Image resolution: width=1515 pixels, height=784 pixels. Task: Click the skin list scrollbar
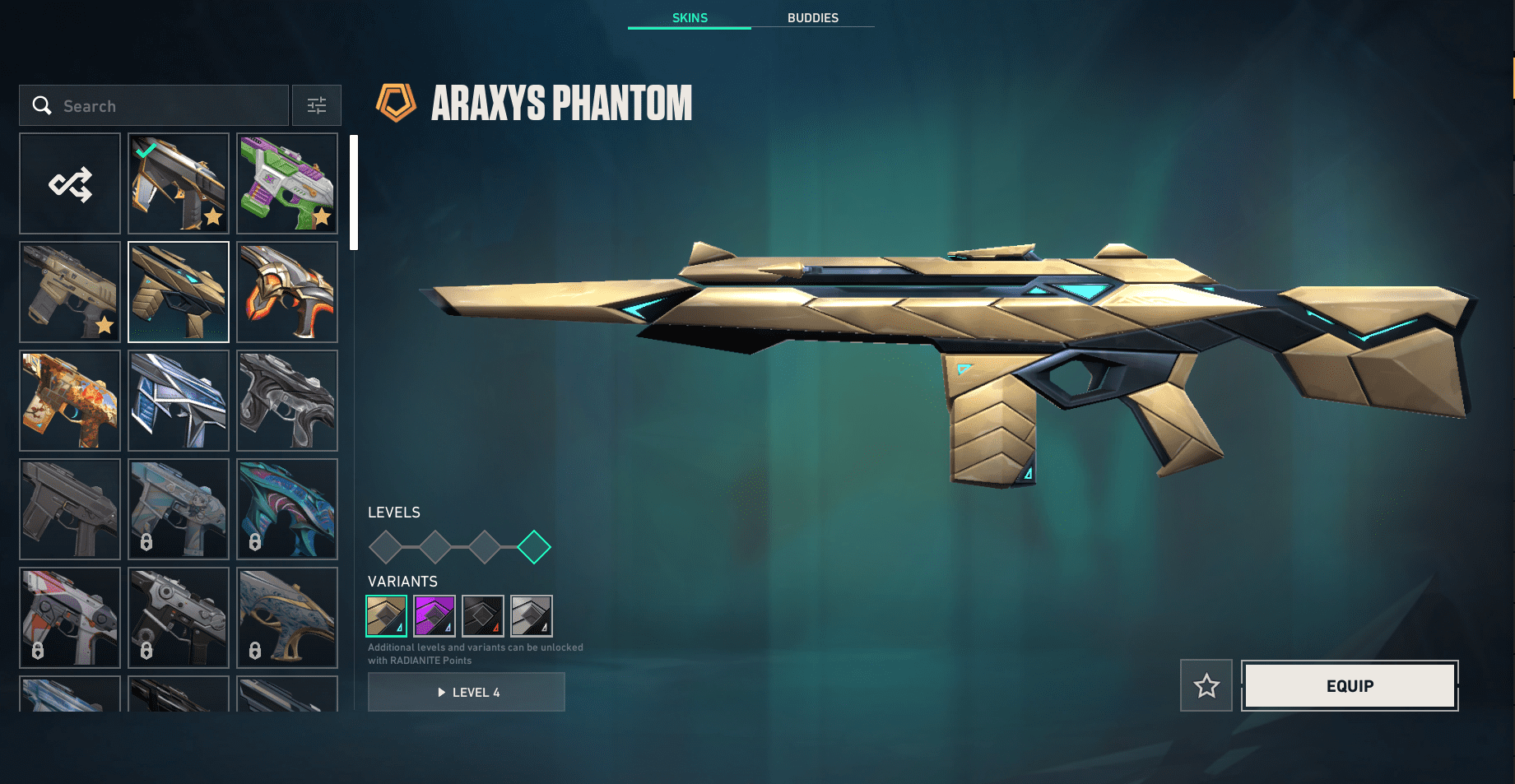(354, 193)
